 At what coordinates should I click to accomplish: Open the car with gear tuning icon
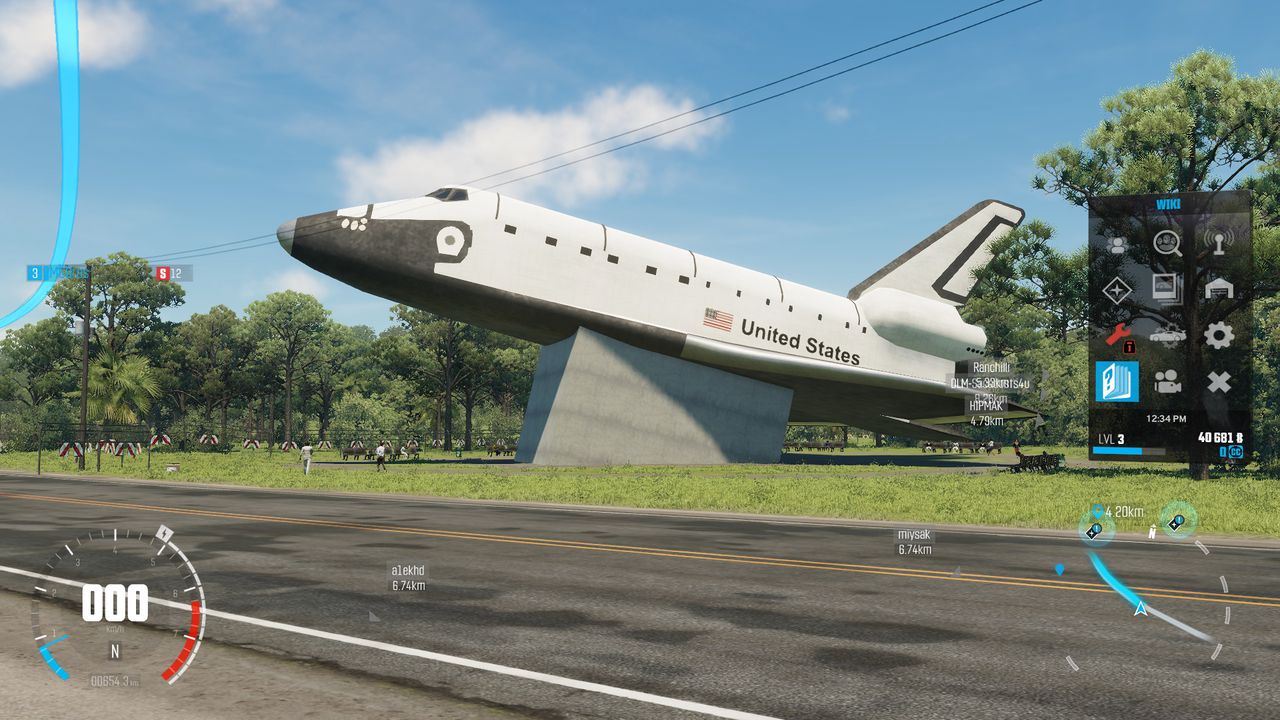(x=1167, y=335)
